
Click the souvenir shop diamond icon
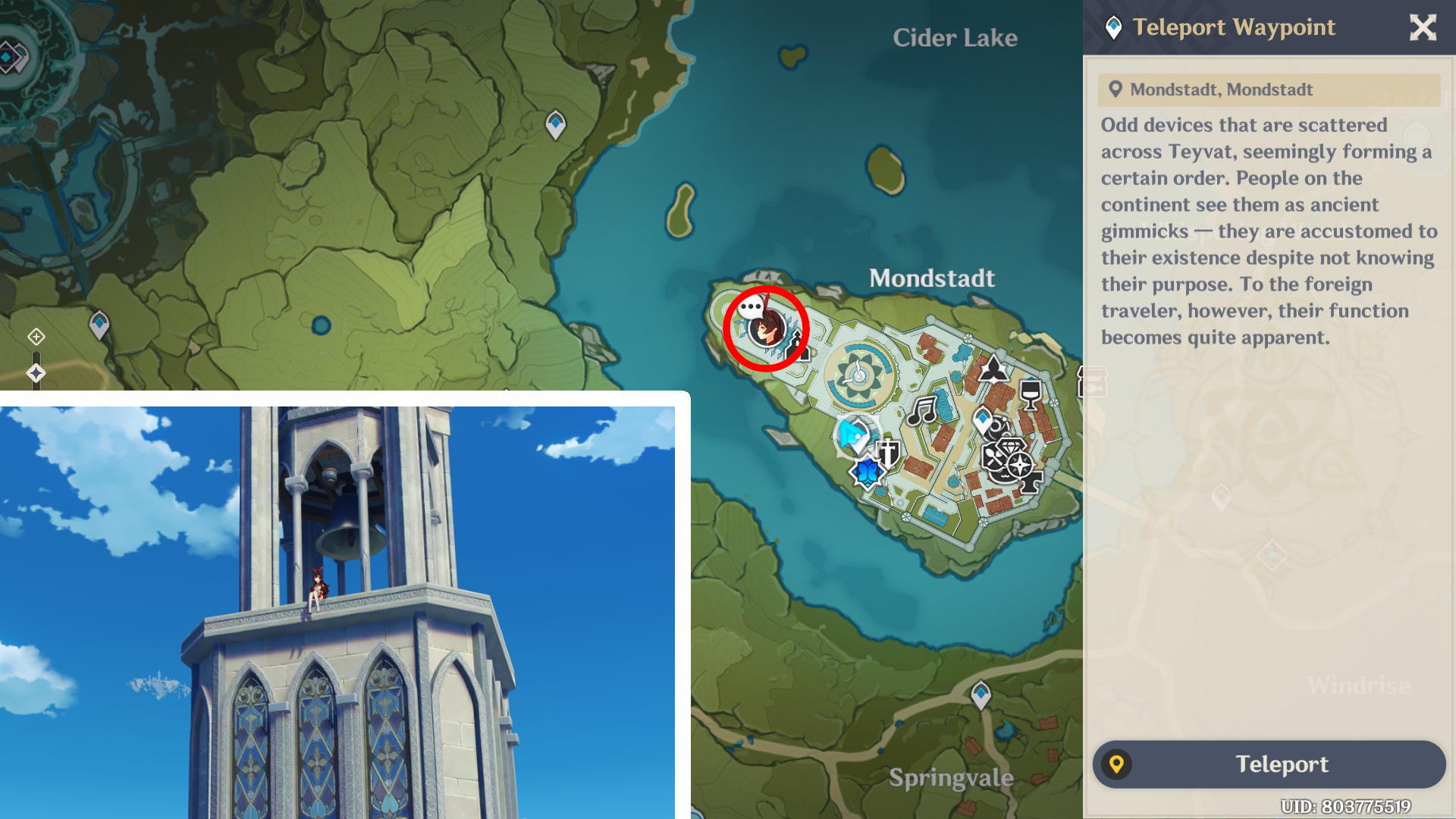tap(1010, 445)
